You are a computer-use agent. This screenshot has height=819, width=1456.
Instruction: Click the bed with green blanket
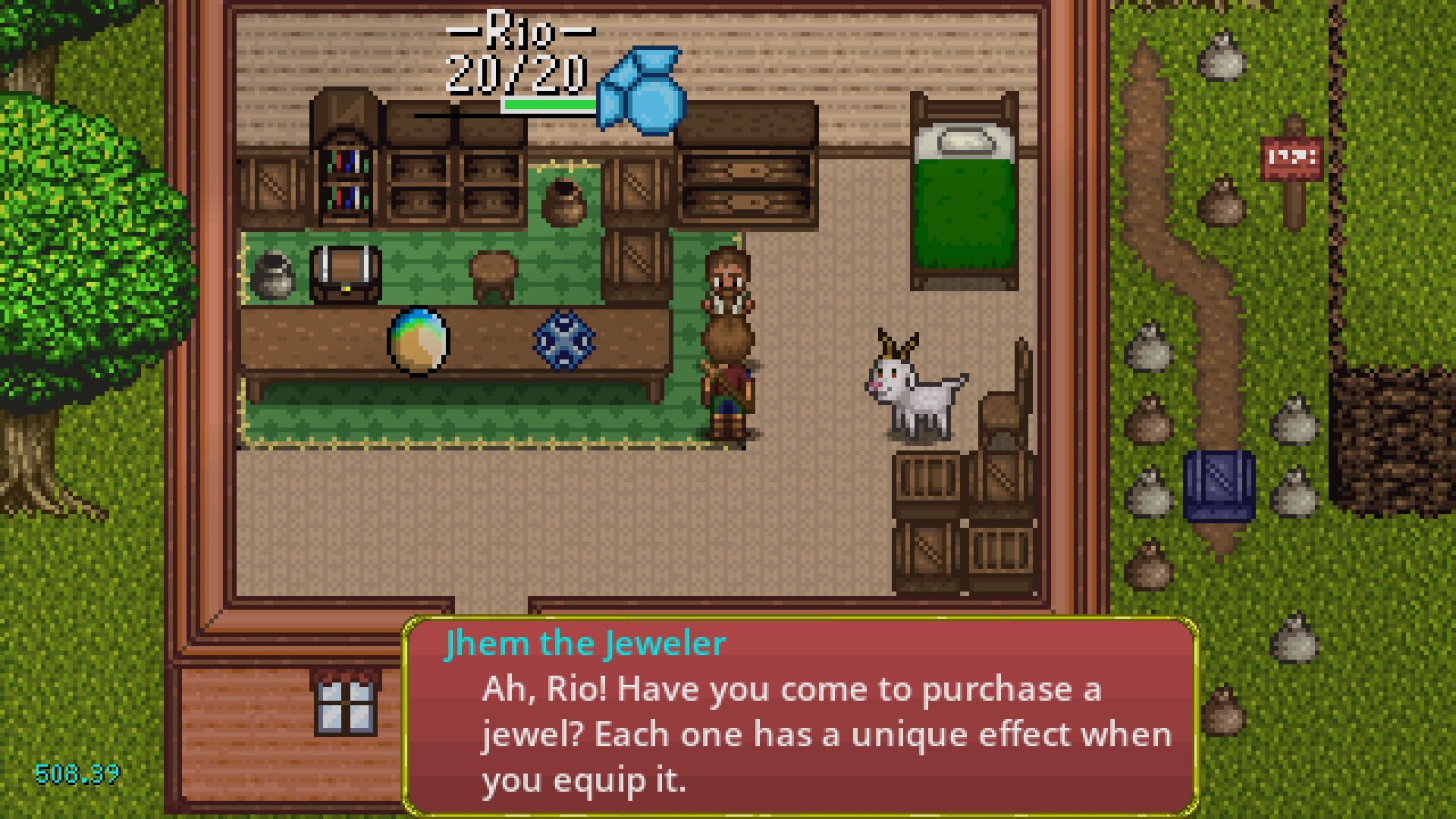962,190
